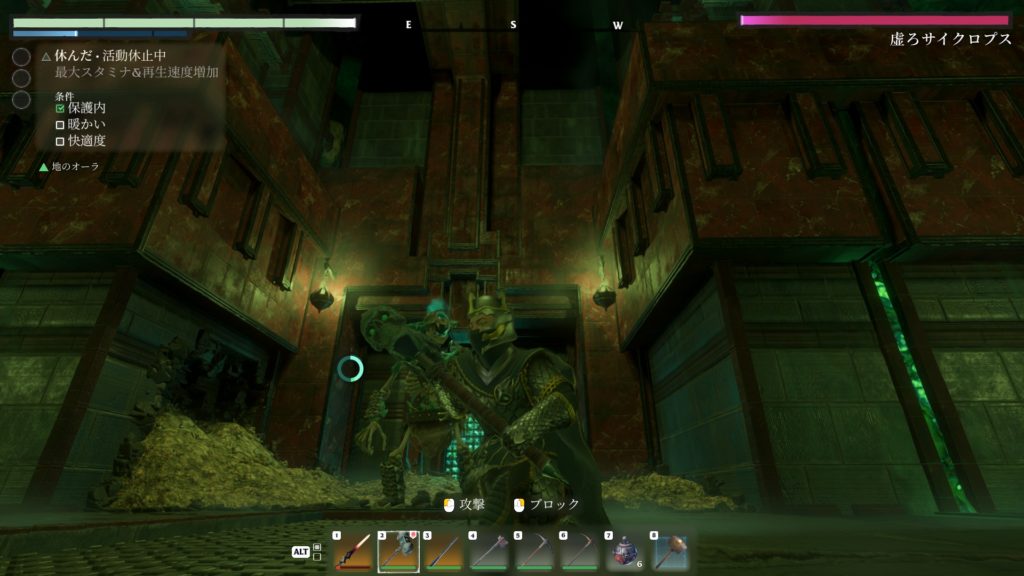Click the 地のオーラ buff indicator
This screenshot has height=576, width=1024.
70,166
